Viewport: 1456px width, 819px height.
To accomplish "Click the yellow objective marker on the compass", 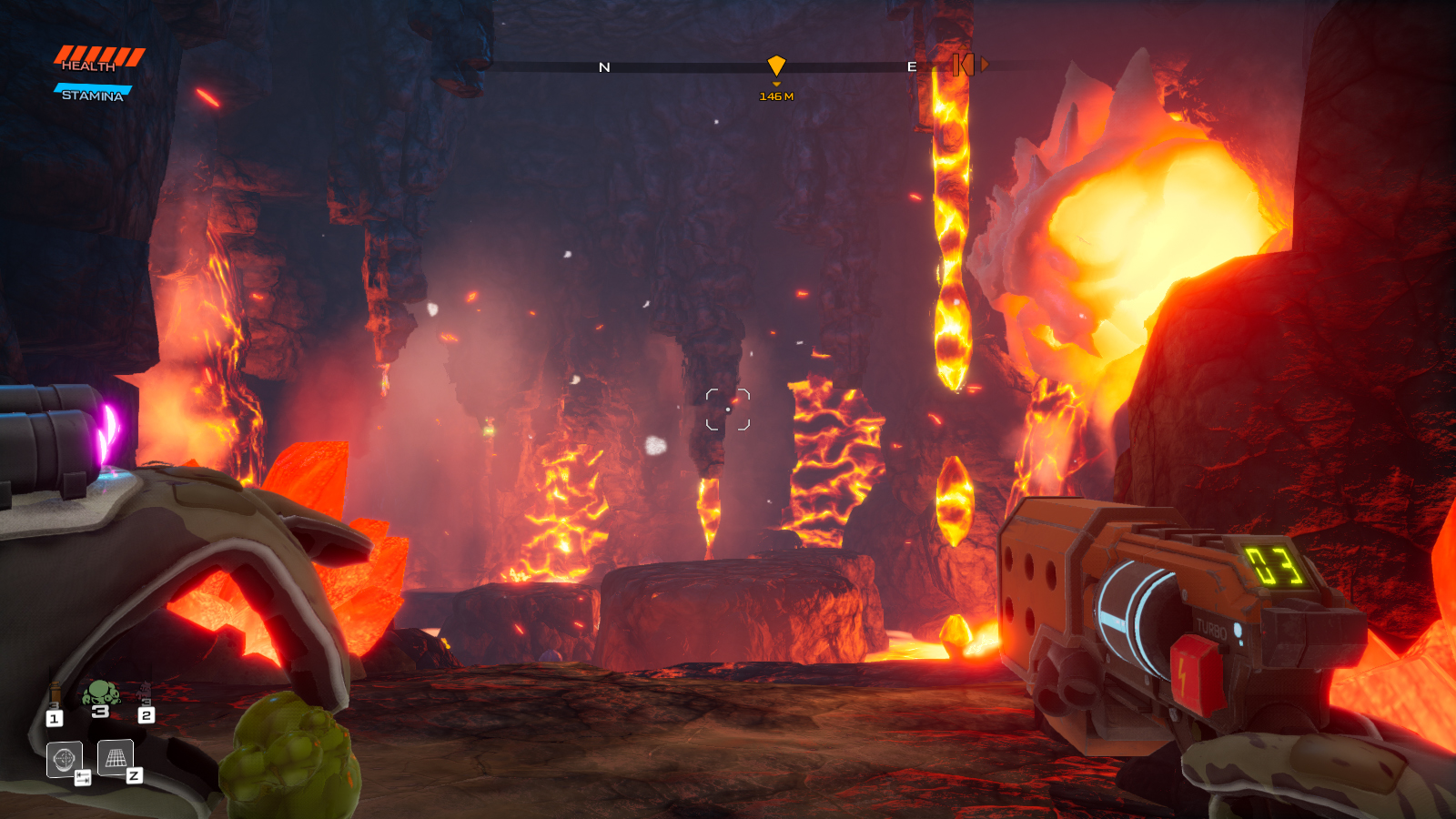I will click(x=776, y=66).
